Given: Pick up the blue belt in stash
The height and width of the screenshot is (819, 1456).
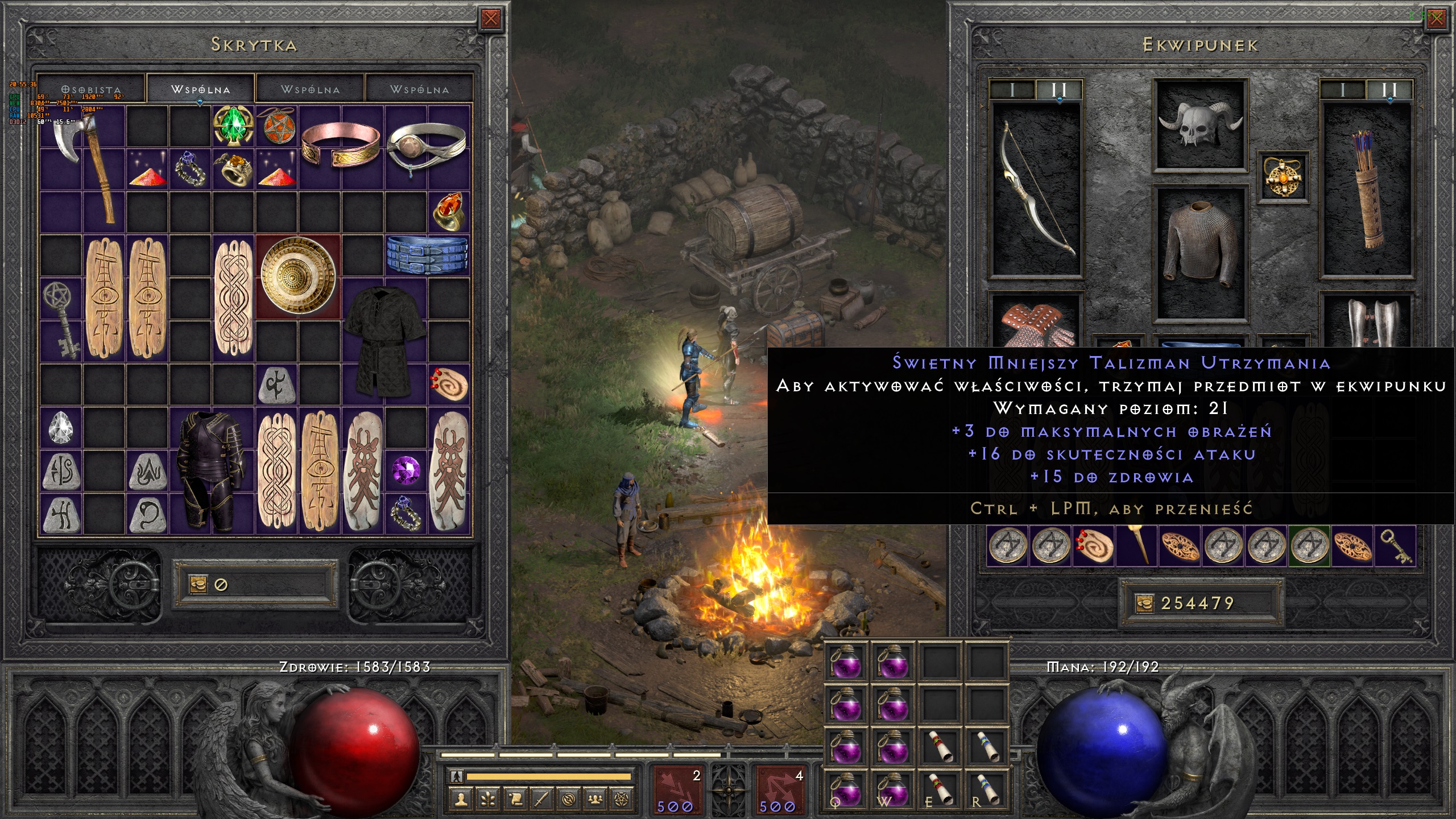Looking at the screenshot, I should [x=427, y=255].
